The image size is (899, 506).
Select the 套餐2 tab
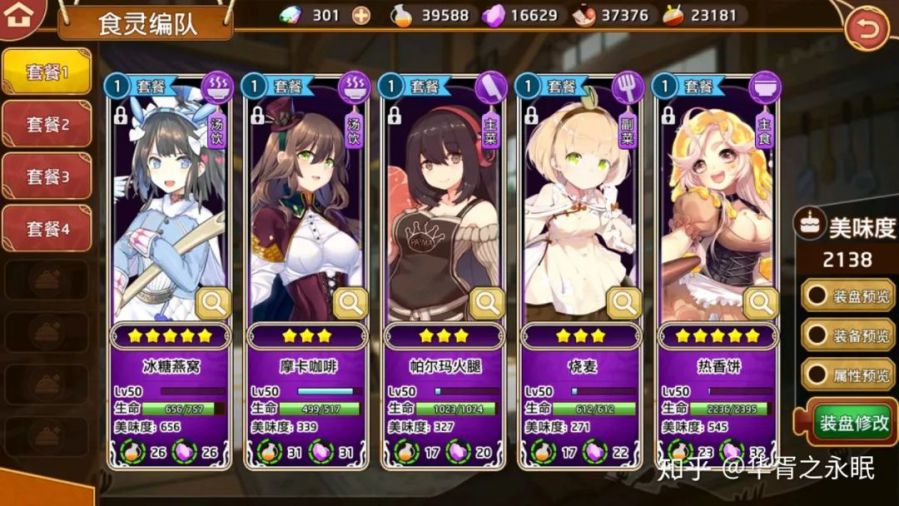pos(47,125)
